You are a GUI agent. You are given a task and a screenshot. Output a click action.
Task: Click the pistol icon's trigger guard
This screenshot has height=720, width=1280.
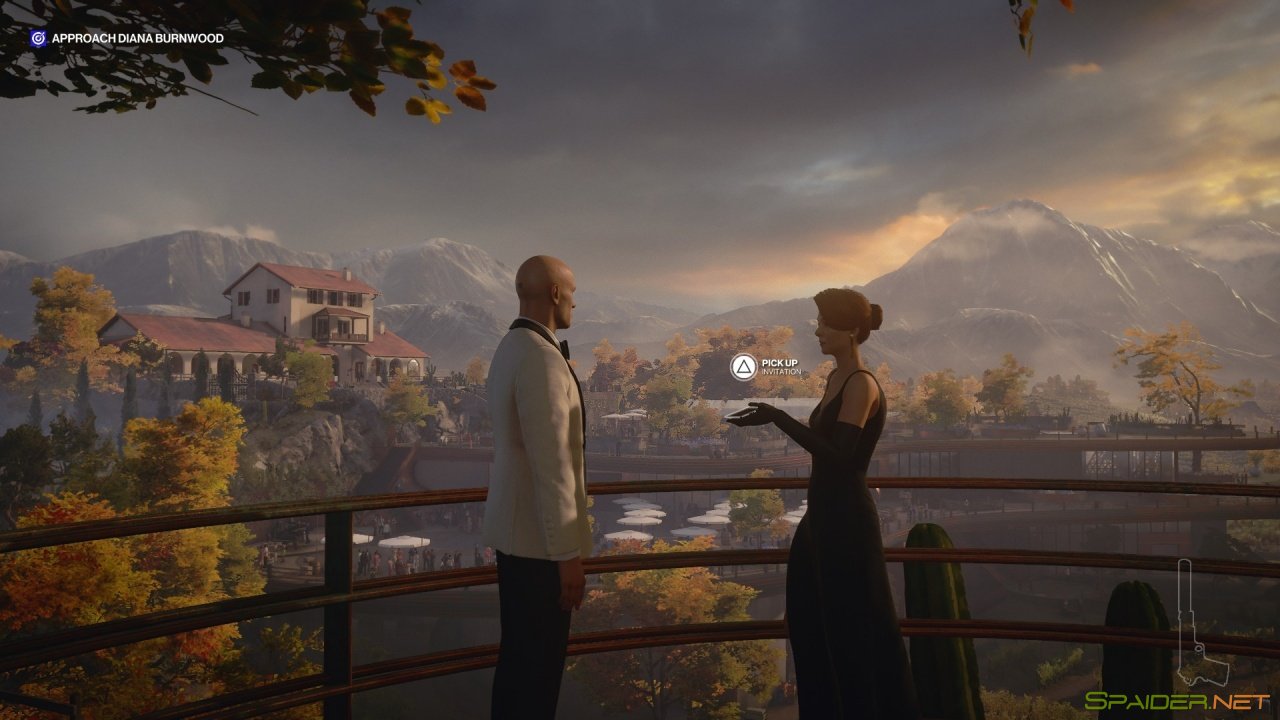pyautogui.click(x=1198, y=648)
